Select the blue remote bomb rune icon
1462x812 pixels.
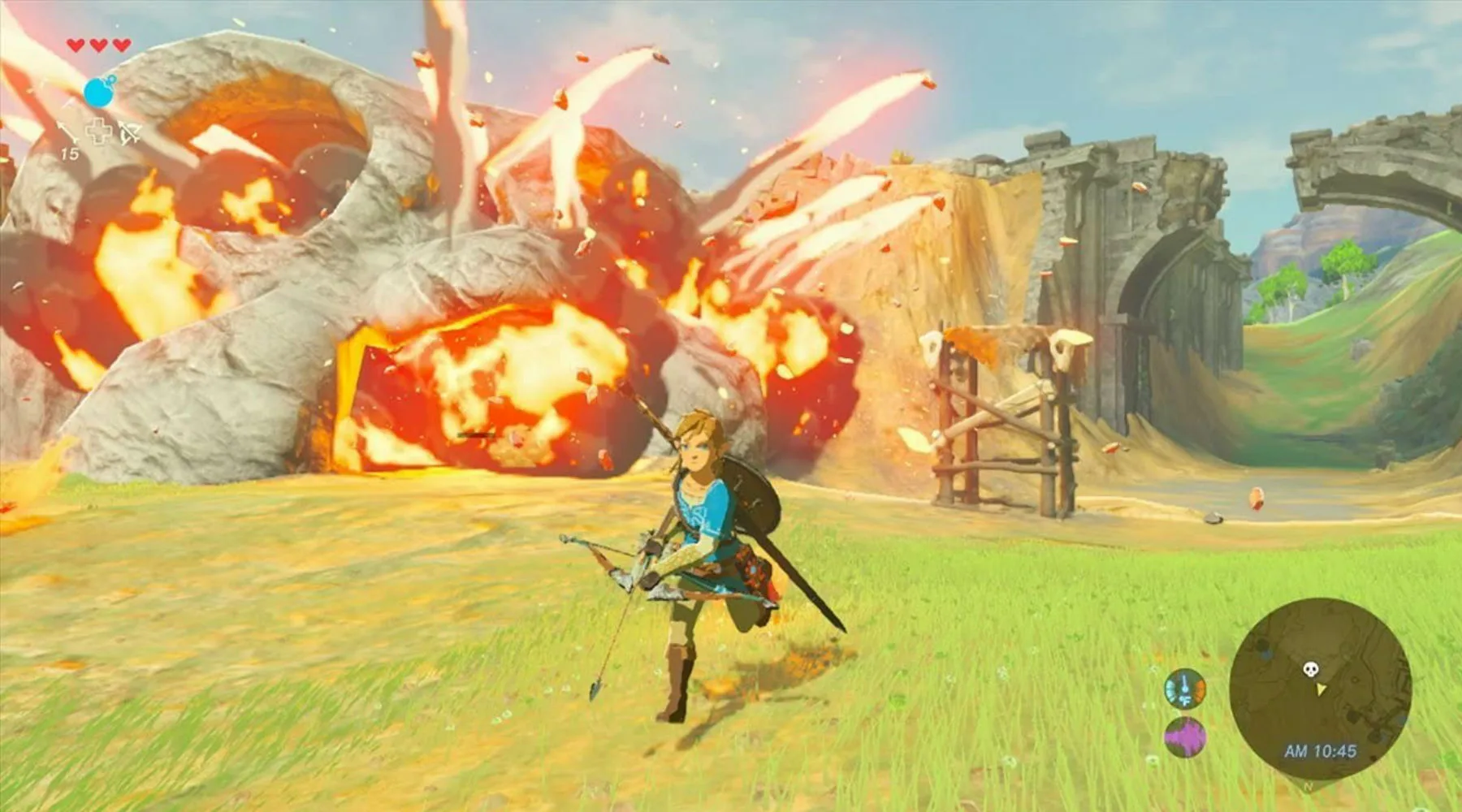100,92
